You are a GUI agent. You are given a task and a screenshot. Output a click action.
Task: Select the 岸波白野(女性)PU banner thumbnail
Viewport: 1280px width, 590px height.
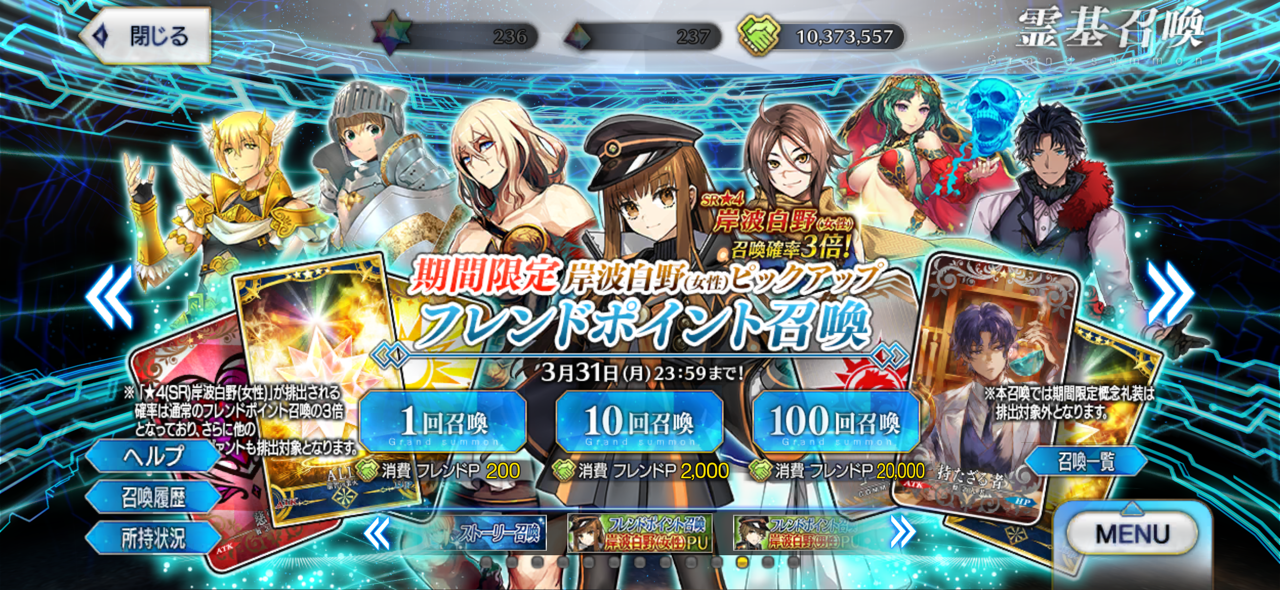click(x=643, y=533)
